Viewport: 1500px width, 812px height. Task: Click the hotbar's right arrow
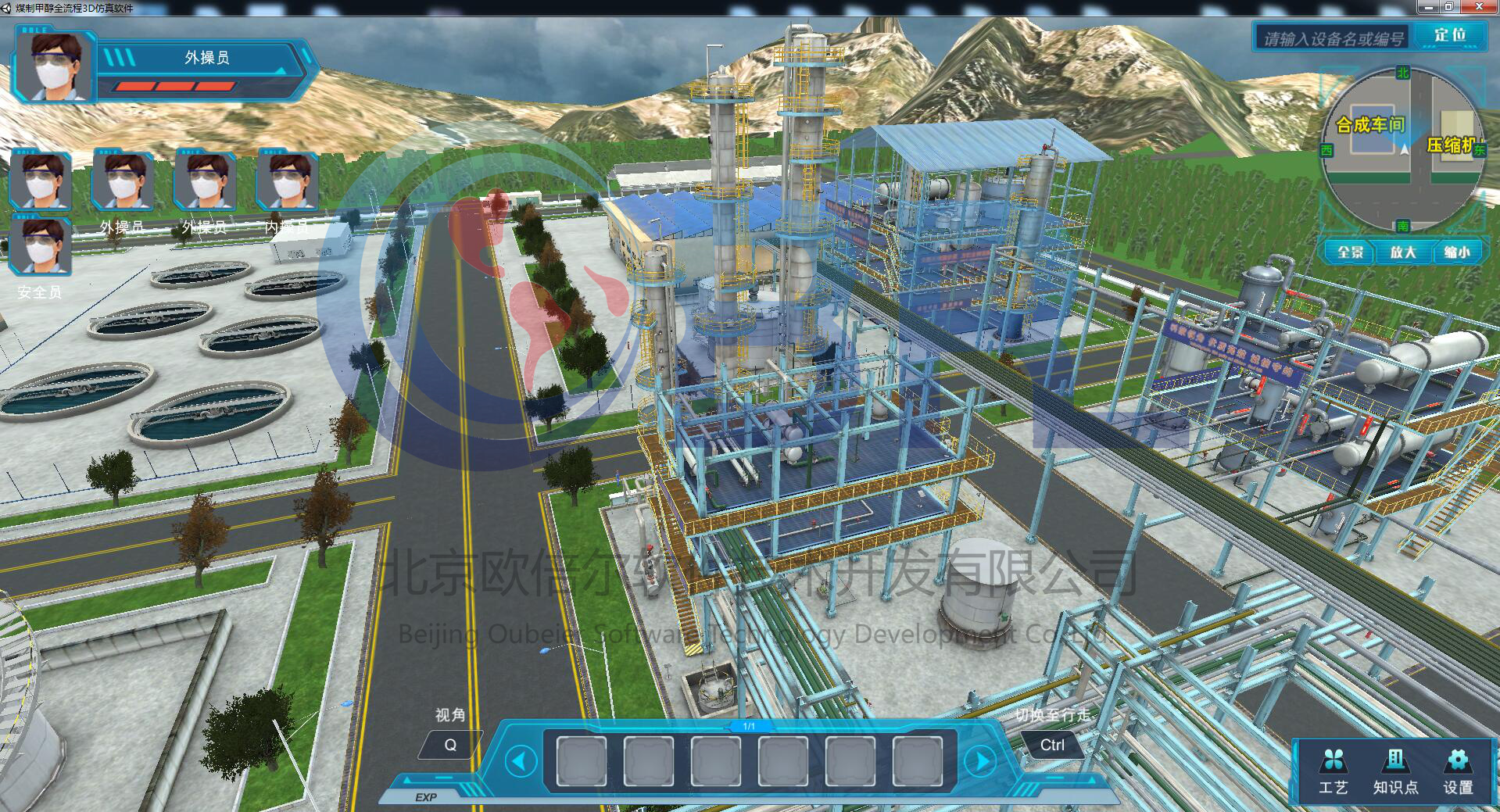pyautogui.click(x=982, y=760)
